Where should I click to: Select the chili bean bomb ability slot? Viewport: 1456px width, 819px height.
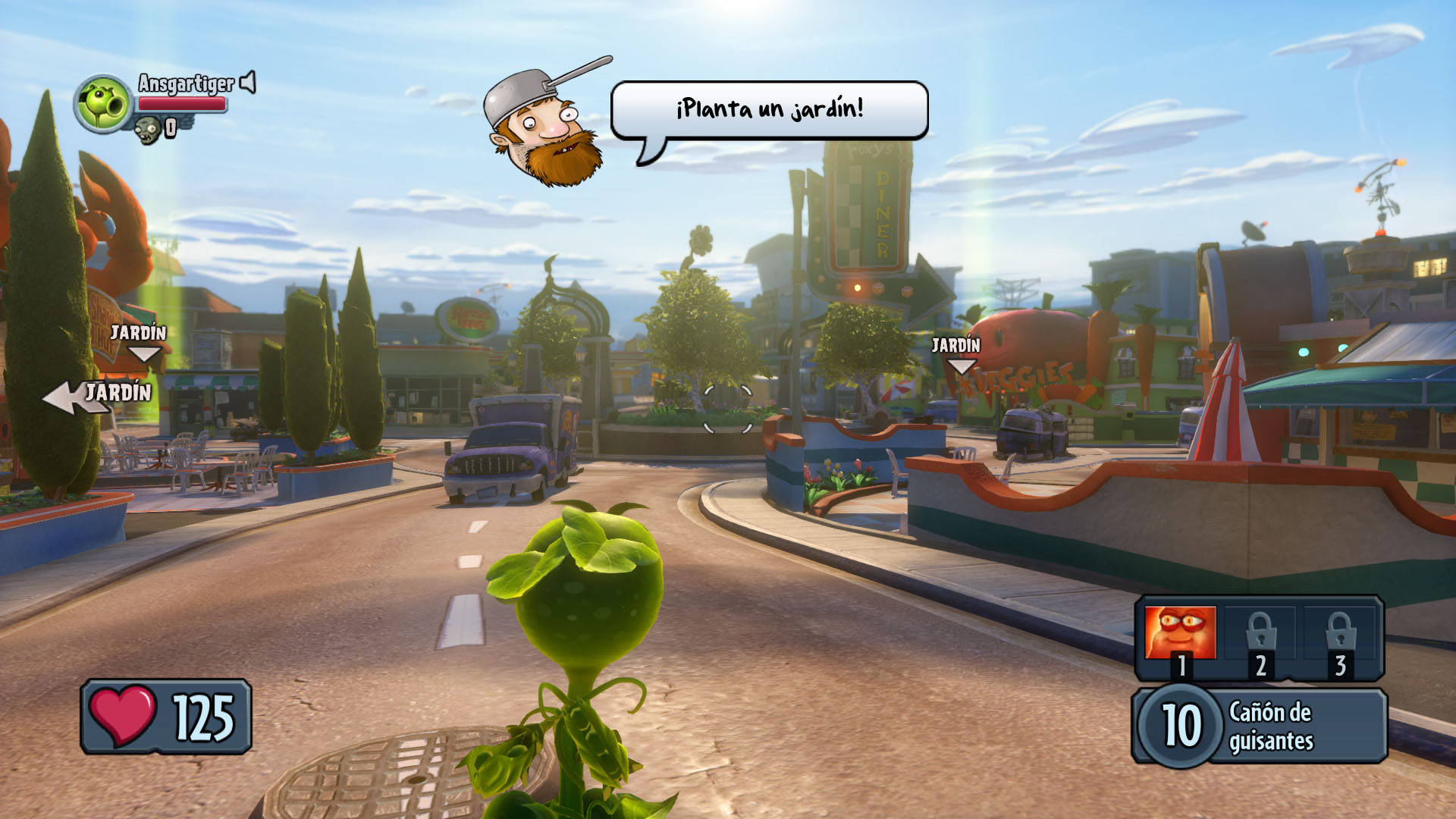click(1180, 634)
